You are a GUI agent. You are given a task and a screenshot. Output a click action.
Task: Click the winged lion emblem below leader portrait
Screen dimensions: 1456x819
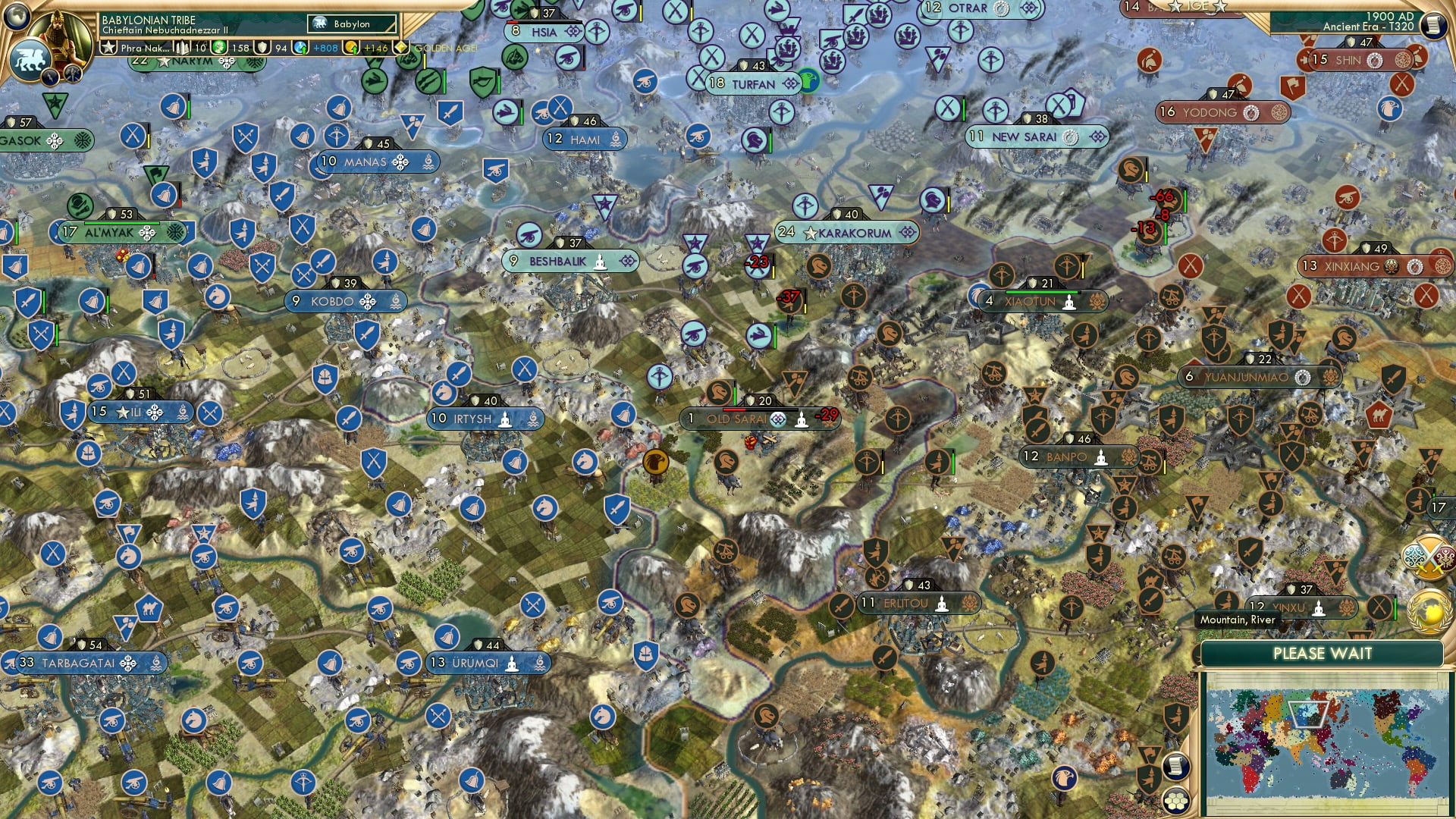tap(30, 58)
